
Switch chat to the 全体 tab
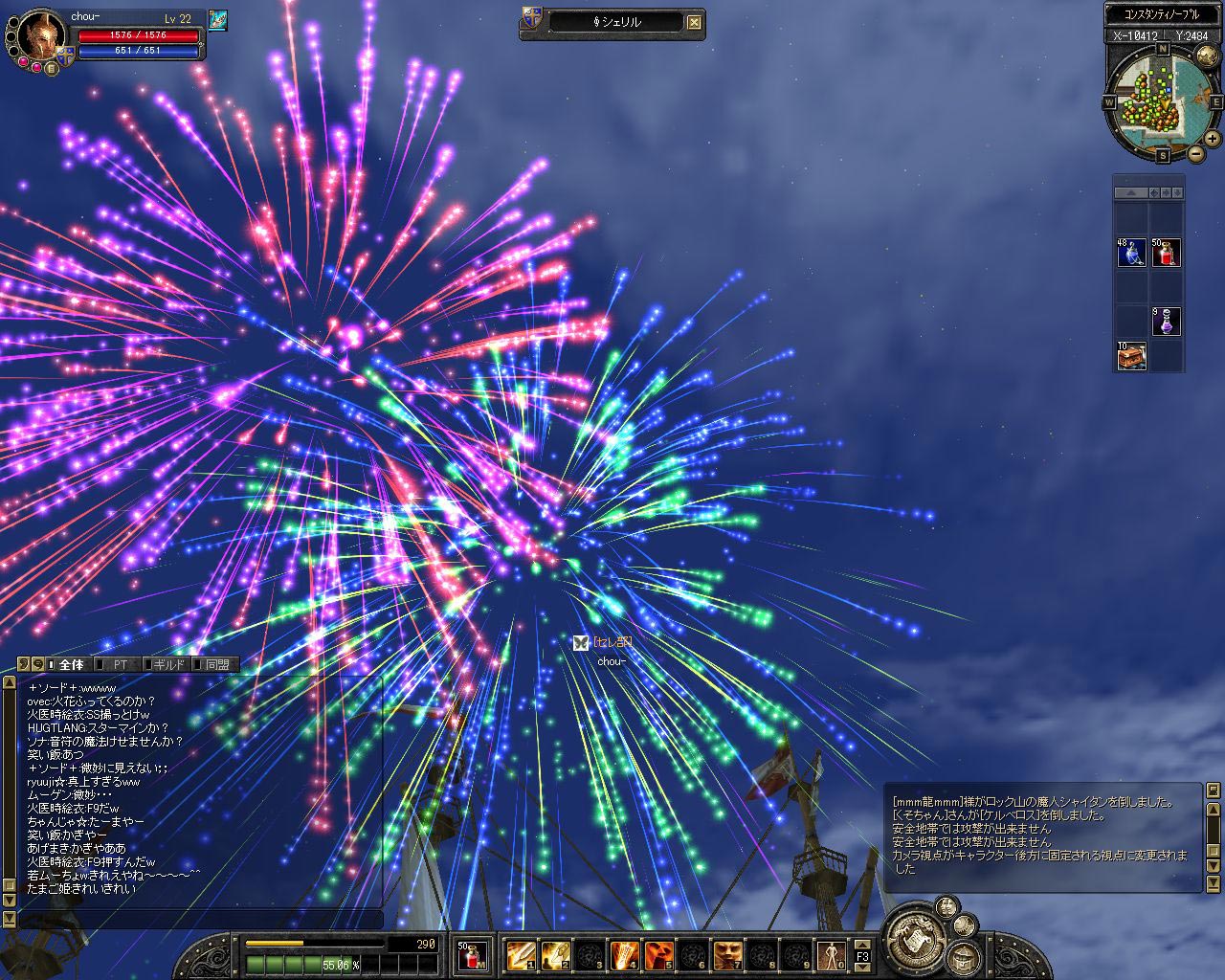71,664
